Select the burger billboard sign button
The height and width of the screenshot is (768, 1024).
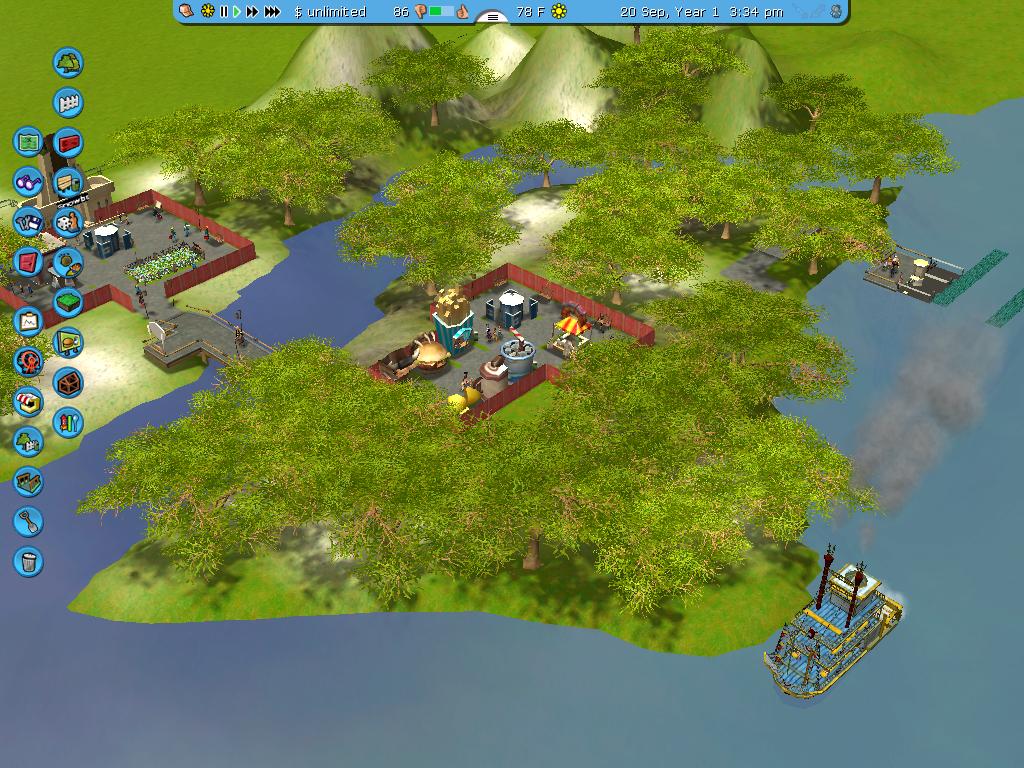[x=68, y=343]
